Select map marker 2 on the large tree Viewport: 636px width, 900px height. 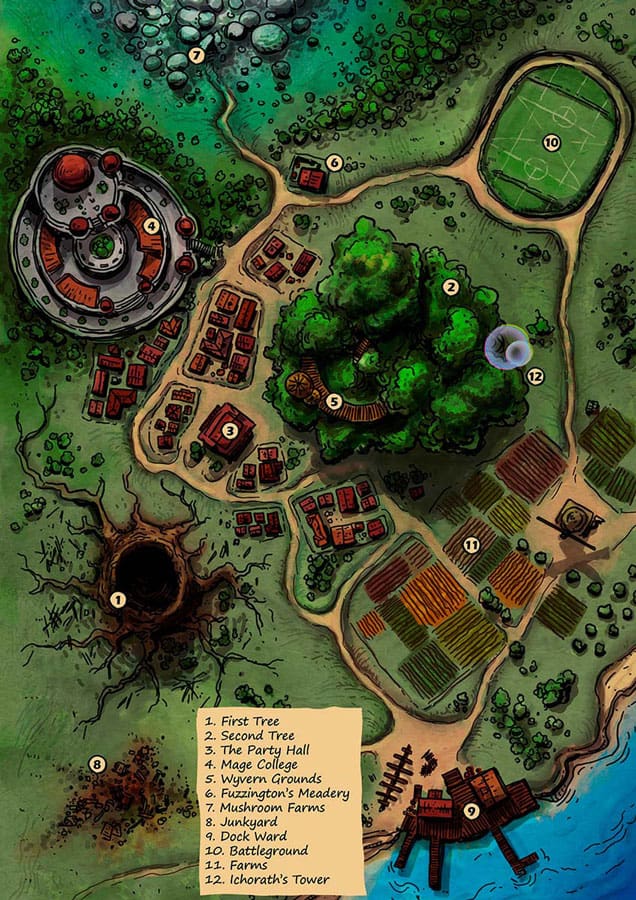[450, 287]
